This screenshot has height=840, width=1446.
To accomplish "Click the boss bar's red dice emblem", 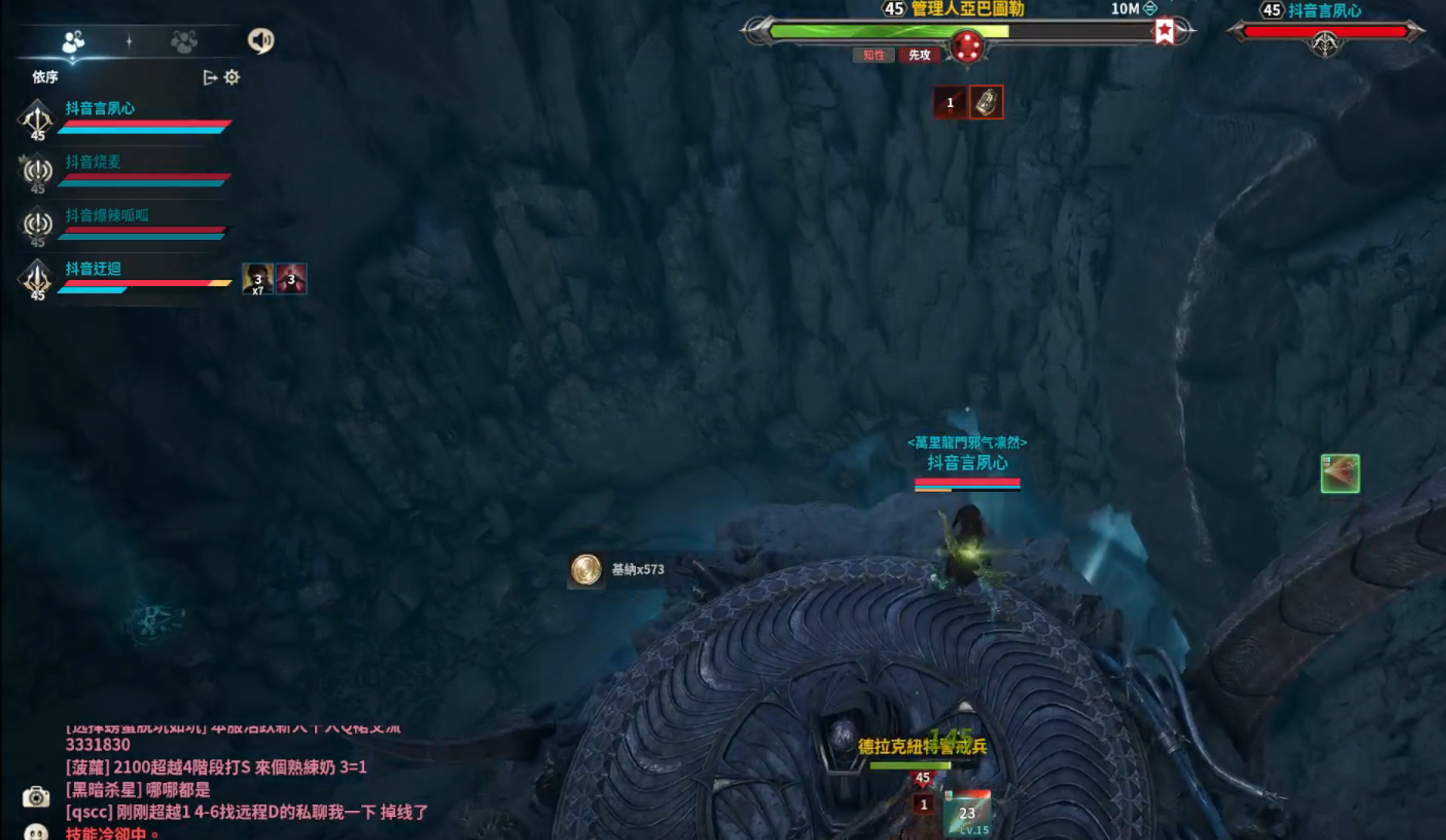I will 967,46.
